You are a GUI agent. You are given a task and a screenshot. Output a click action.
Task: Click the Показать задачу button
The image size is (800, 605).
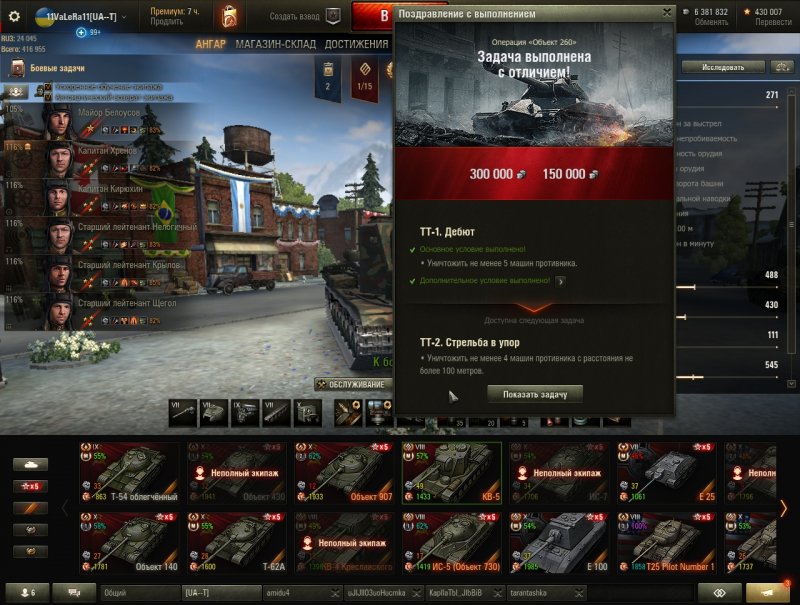coord(534,394)
